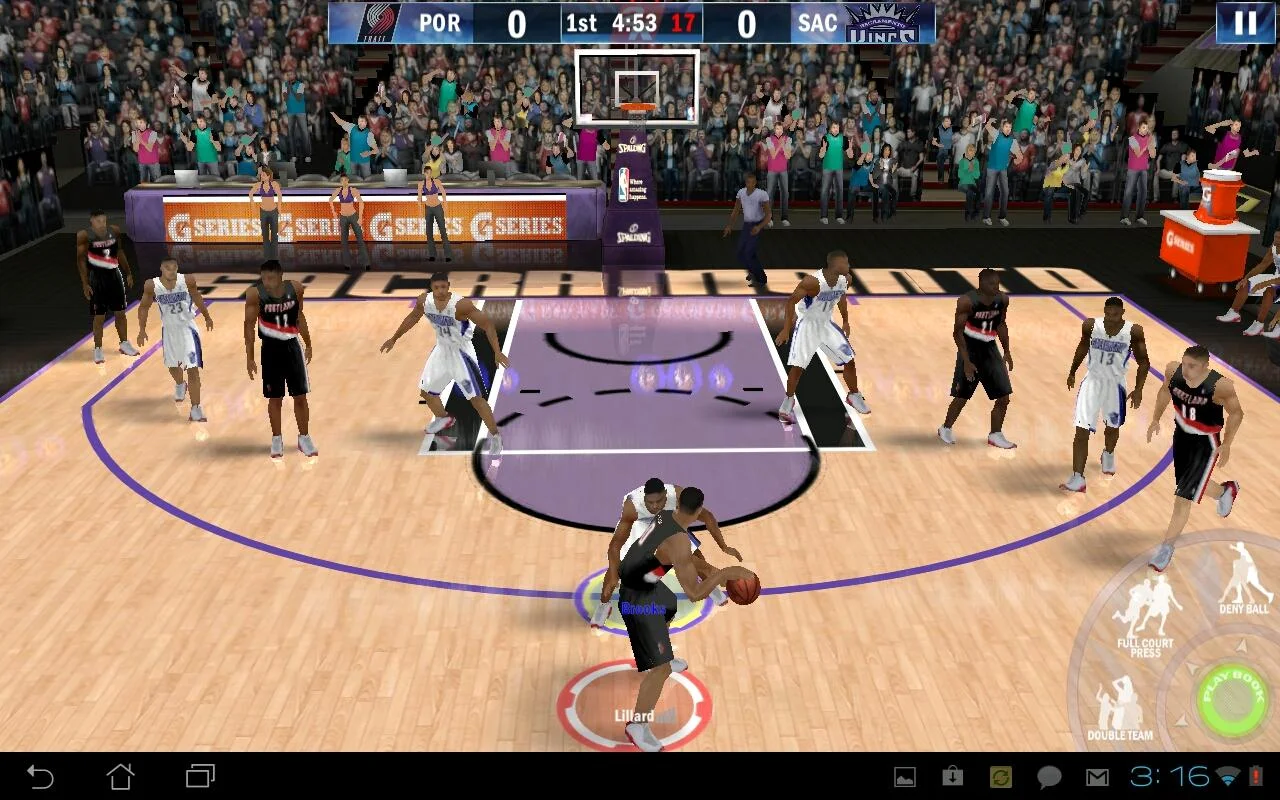Tap the battery indicator in the status bar
Image resolution: width=1280 pixels, height=800 pixels.
[x=1256, y=776]
